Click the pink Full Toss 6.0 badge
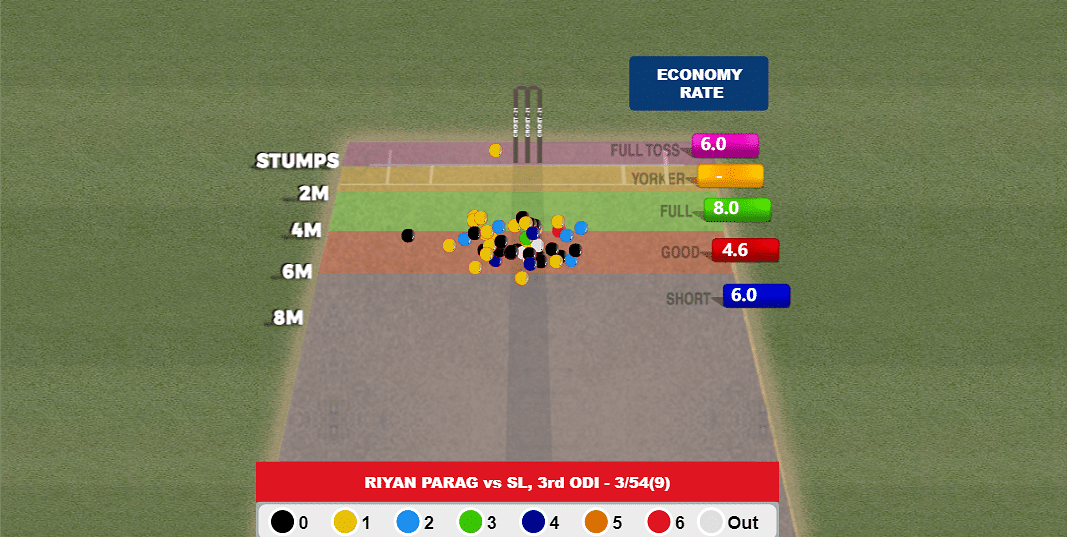This screenshot has width=1067, height=537. pyautogui.click(x=724, y=145)
